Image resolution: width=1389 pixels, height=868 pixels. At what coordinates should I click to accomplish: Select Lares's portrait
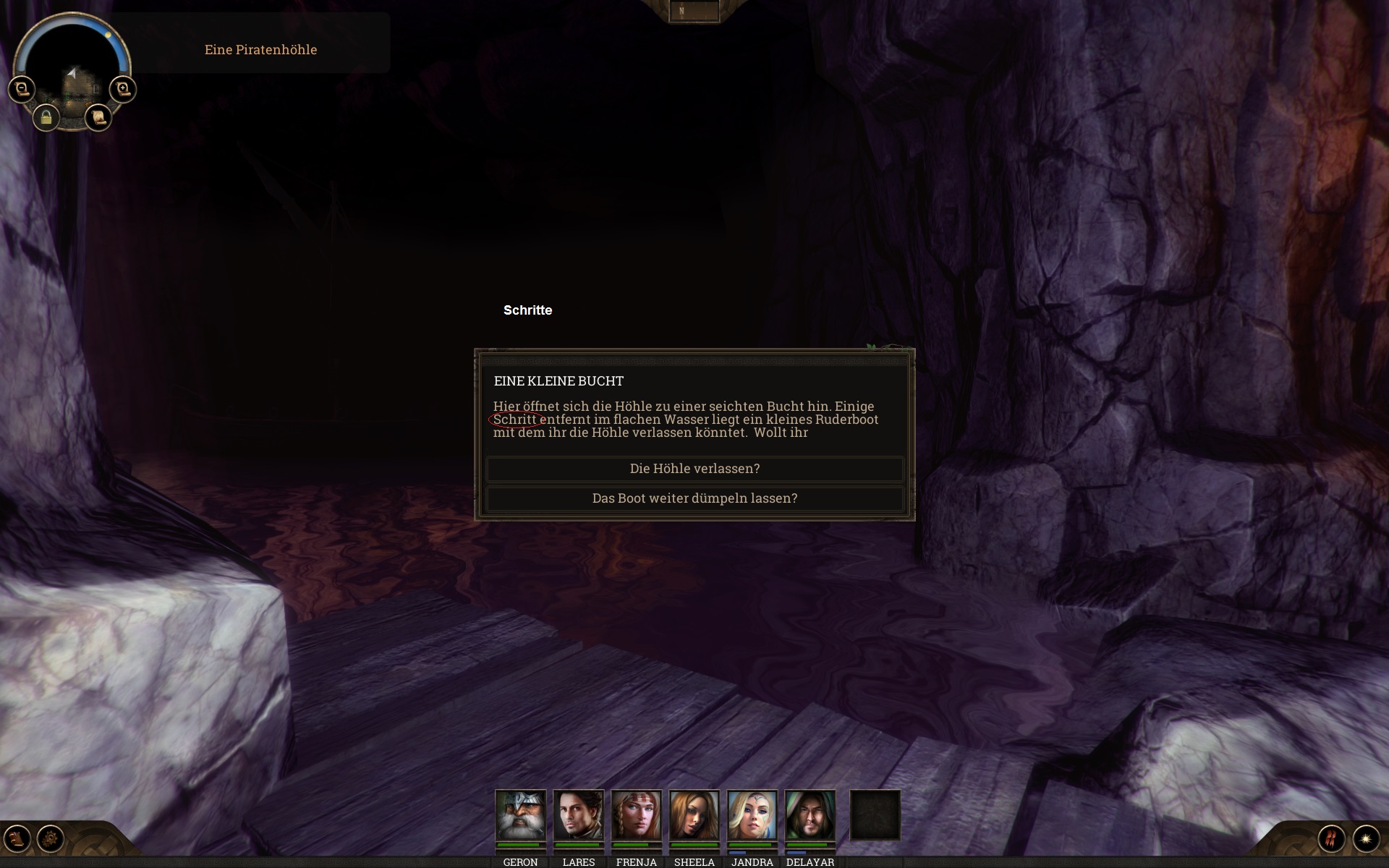[x=578, y=814]
